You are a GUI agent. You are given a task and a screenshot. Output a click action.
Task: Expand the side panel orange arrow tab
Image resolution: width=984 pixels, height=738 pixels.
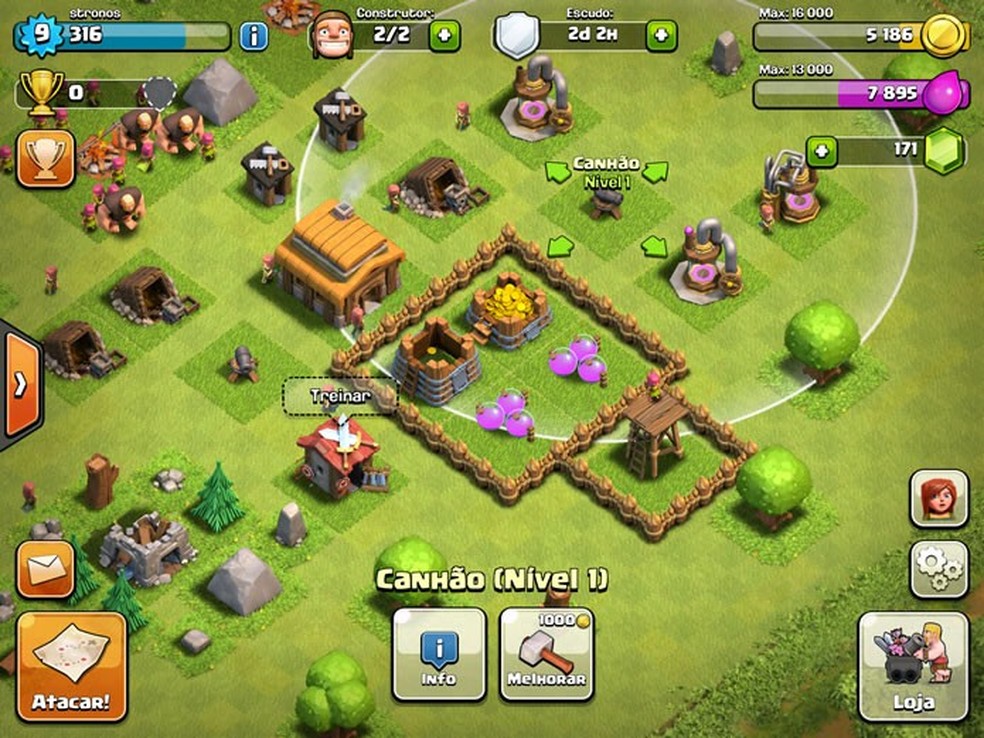pos(19,385)
